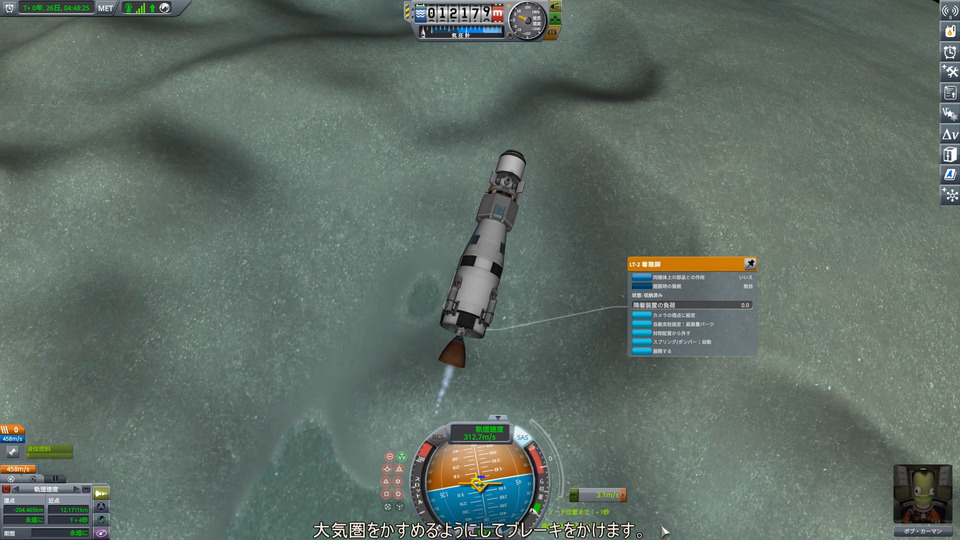Screen dimensions: 960x540
Task: Open the alarm clock app
Action: tap(949, 51)
